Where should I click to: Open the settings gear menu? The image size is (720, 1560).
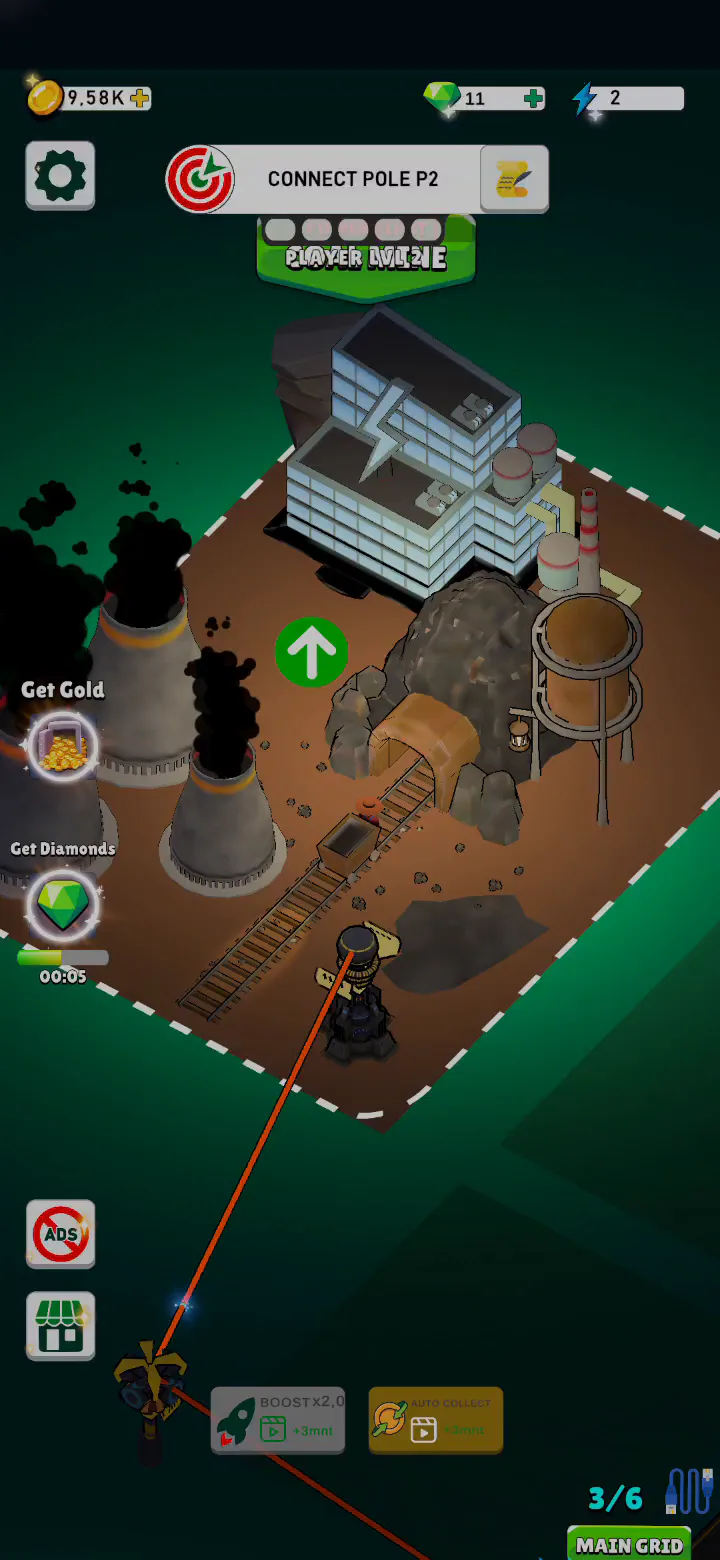pyautogui.click(x=60, y=176)
